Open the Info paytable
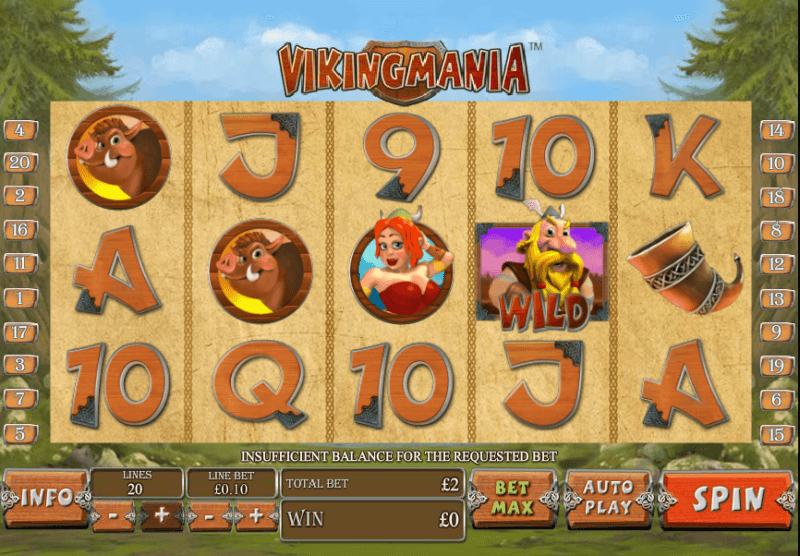 45,498
